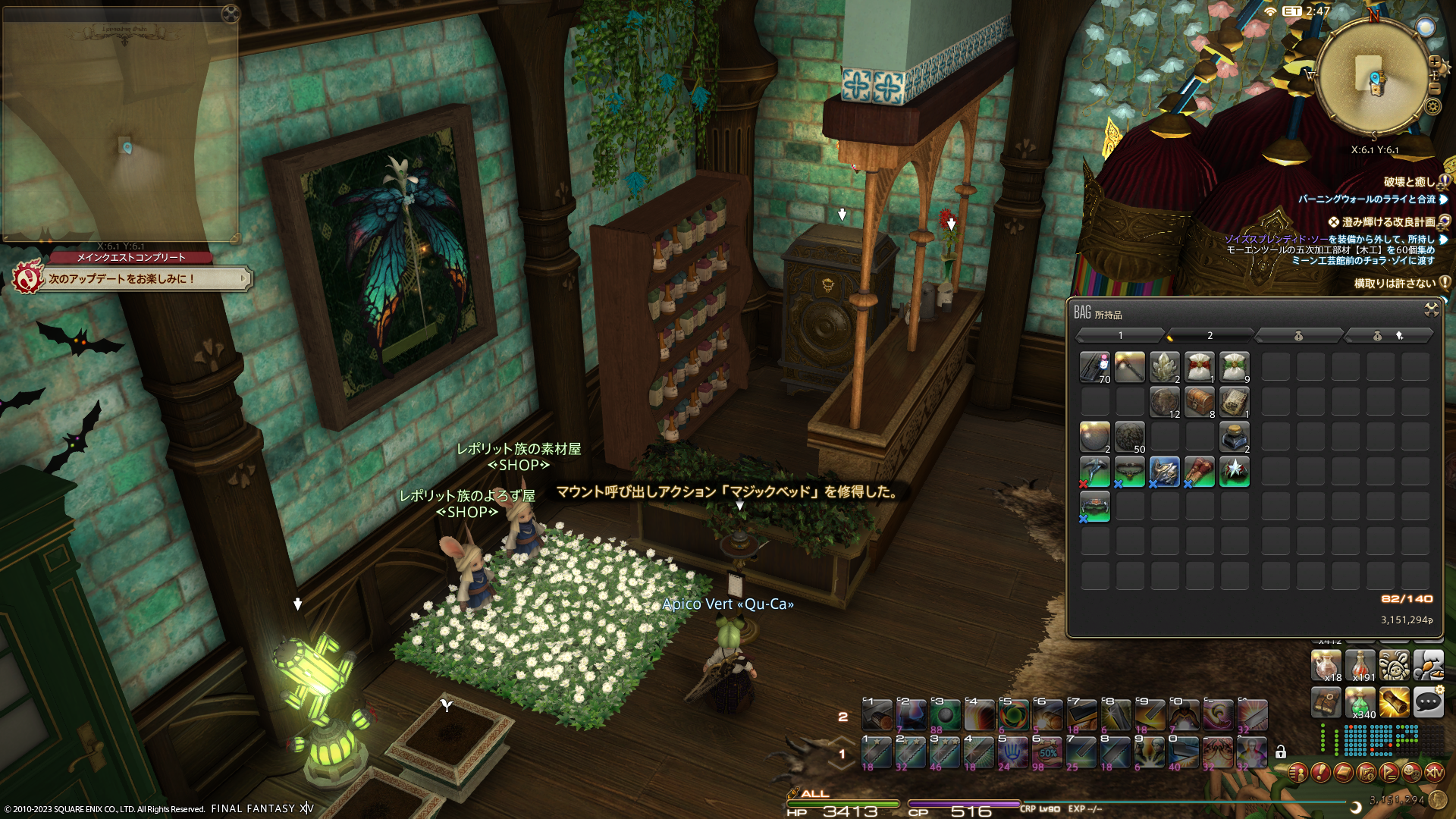Toggle the hotbar padlock
Screen dimensions: 1456x819
(x=1281, y=752)
